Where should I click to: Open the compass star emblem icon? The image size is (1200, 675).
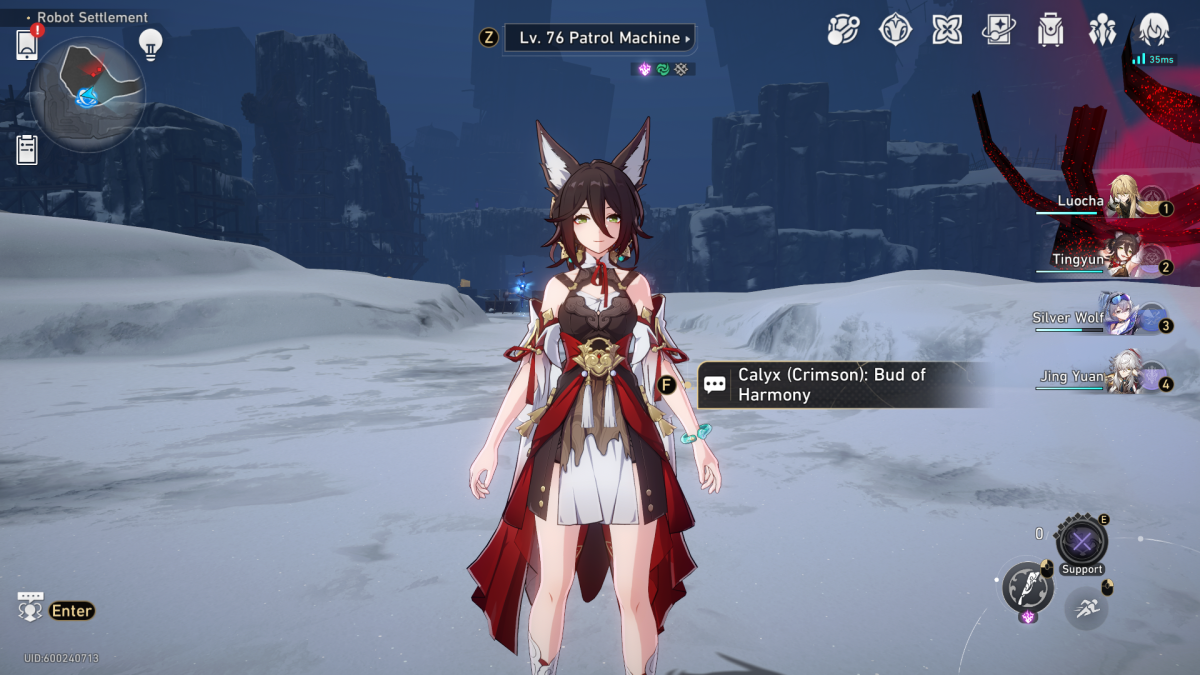point(895,30)
